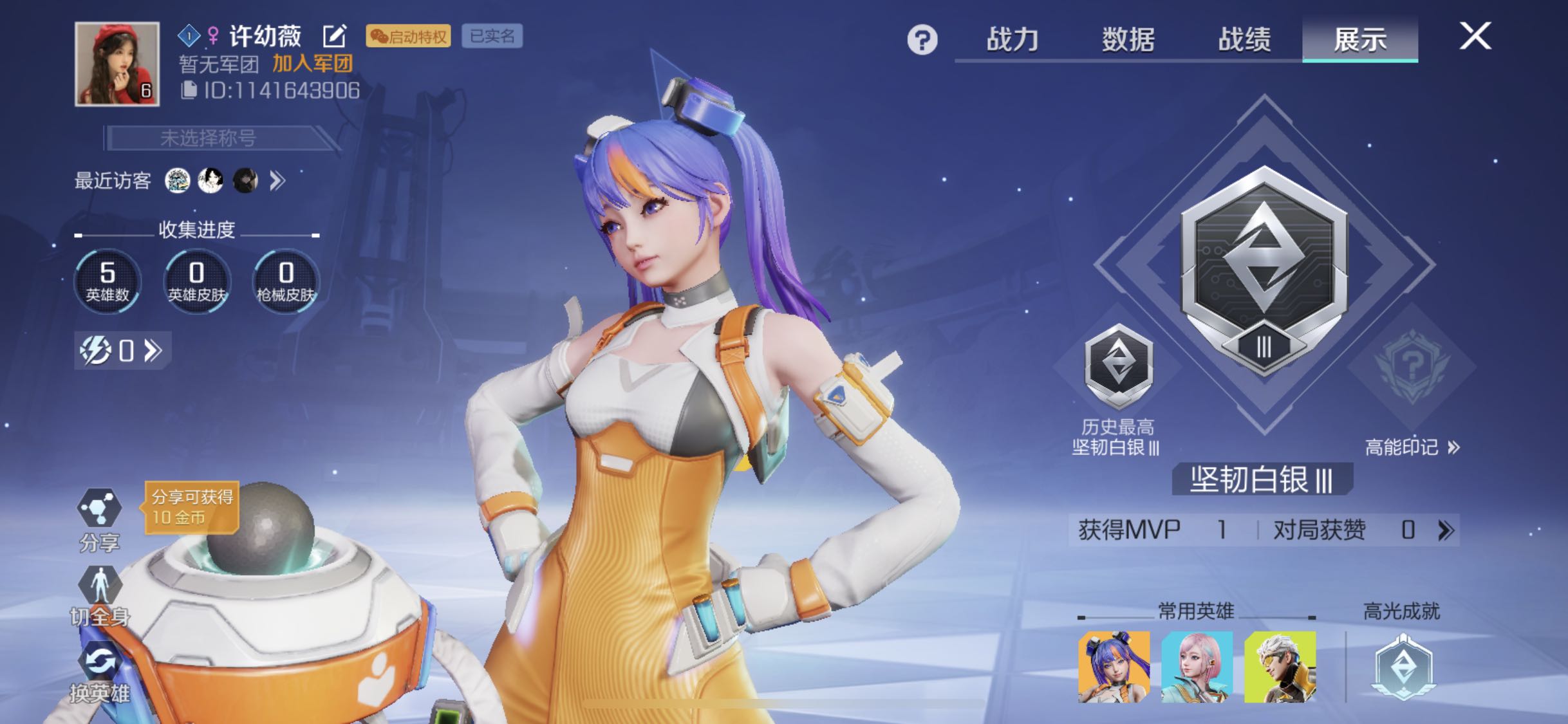Image resolution: width=1568 pixels, height=724 pixels.
Task: Switch to the 战力 tab
Action: pos(1013,39)
